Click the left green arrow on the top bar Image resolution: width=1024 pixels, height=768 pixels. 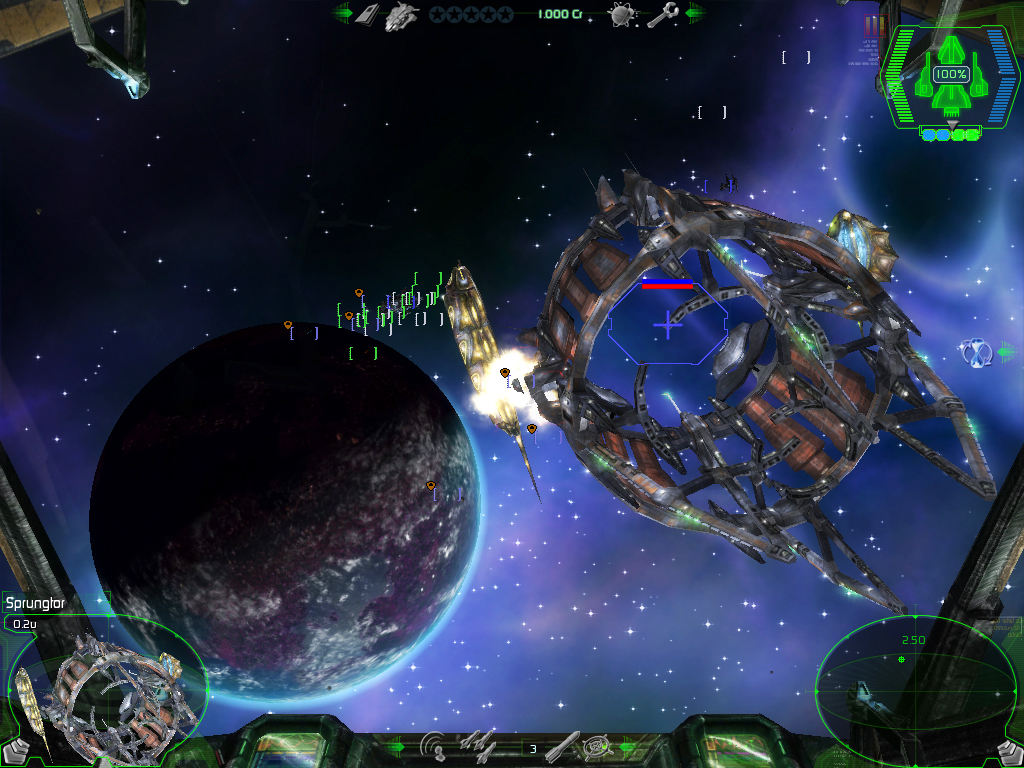pyautogui.click(x=342, y=13)
